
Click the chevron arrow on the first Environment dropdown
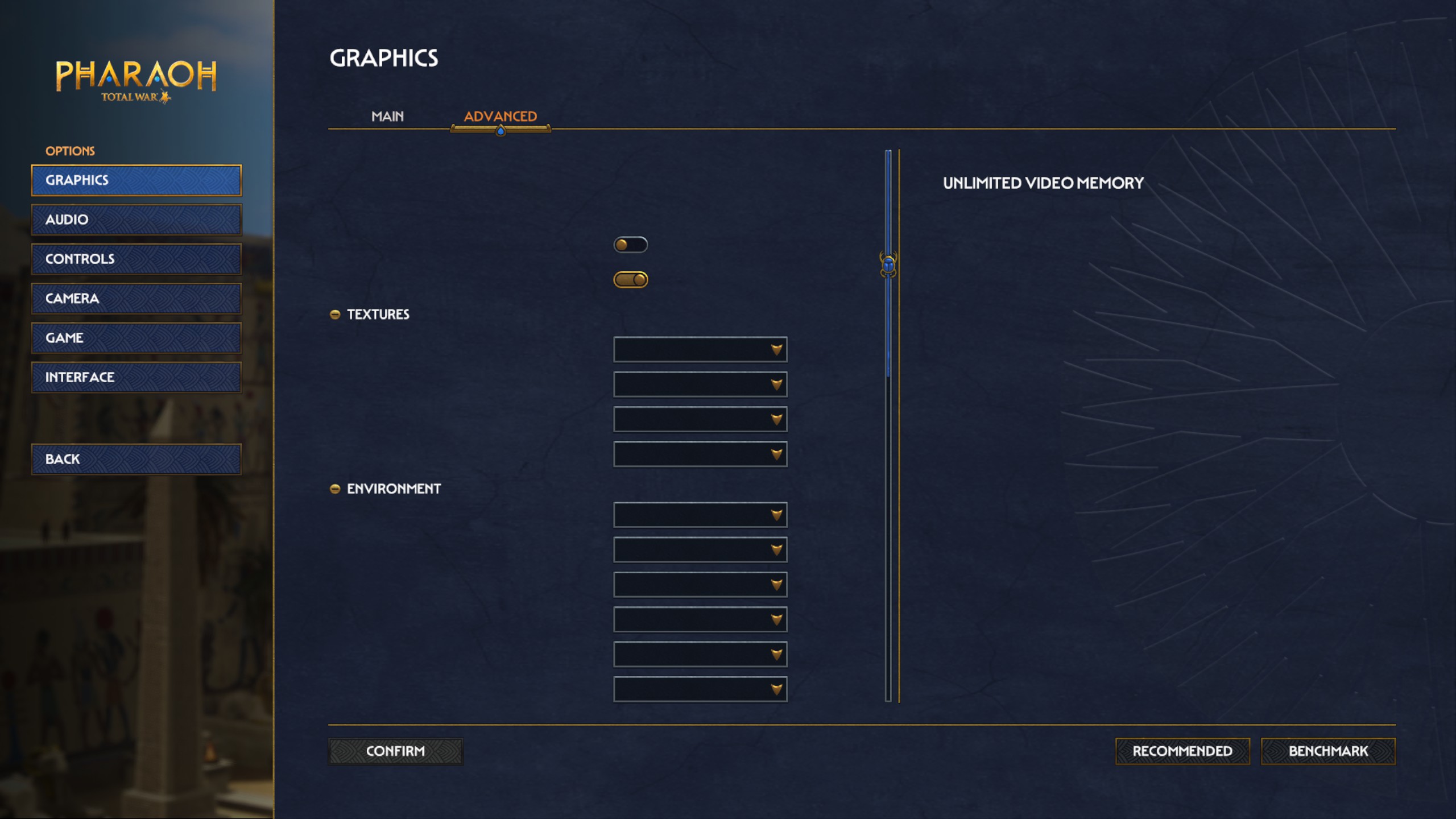[776, 515]
